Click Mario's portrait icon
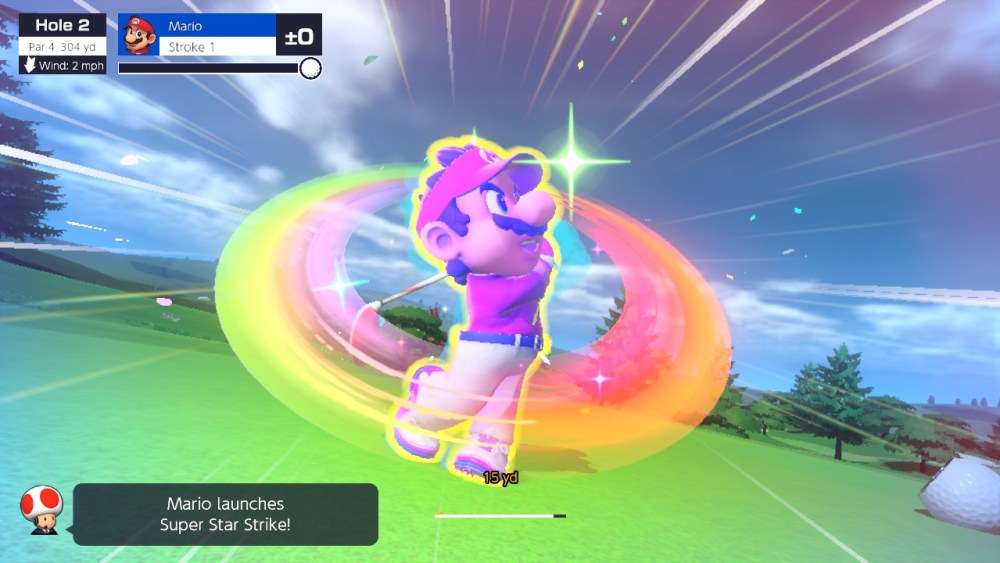Image resolution: width=1000 pixels, height=563 pixels. [x=137, y=36]
